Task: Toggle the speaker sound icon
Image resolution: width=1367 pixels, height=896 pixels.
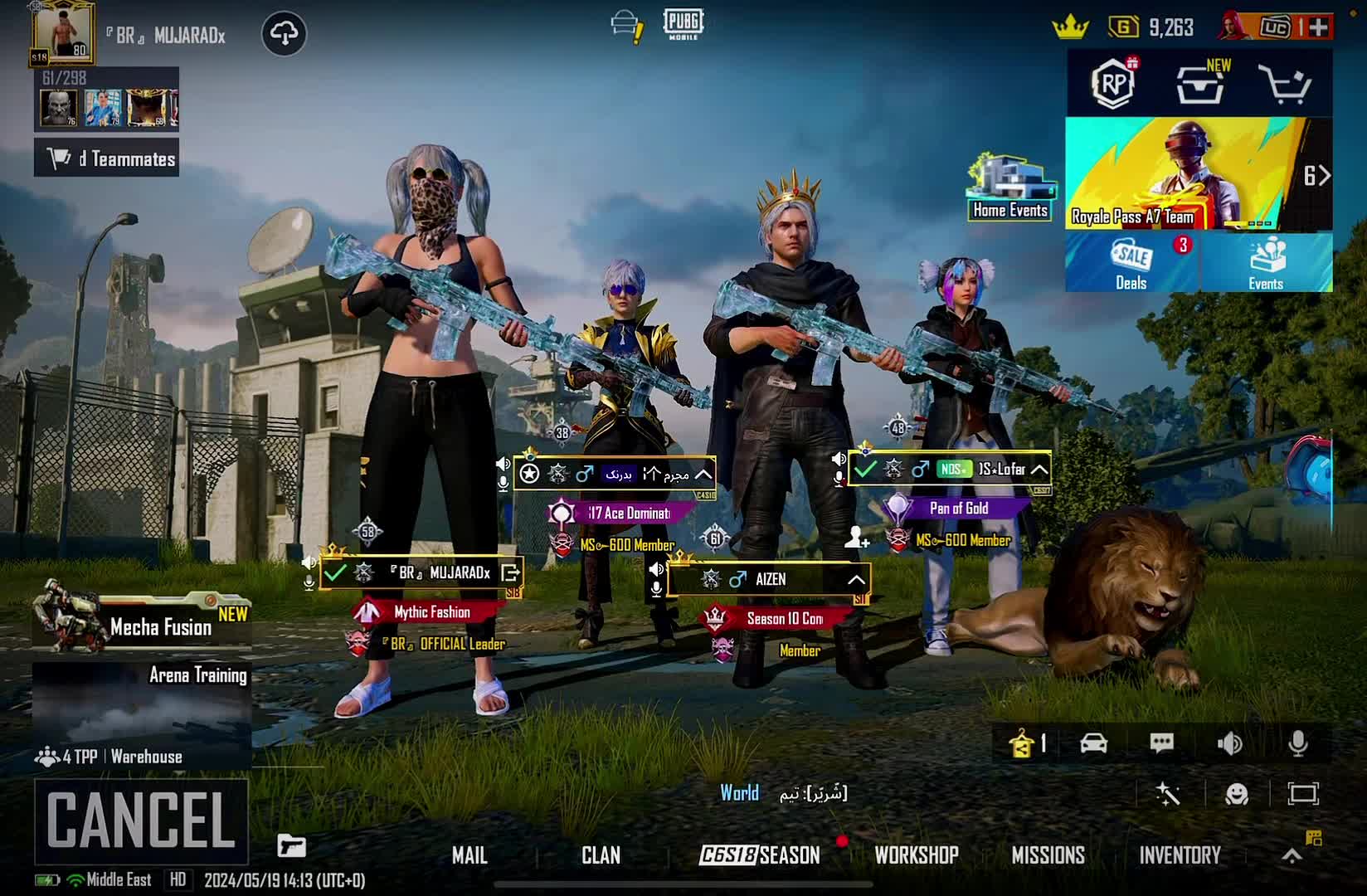Action: tap(1229, 743)
